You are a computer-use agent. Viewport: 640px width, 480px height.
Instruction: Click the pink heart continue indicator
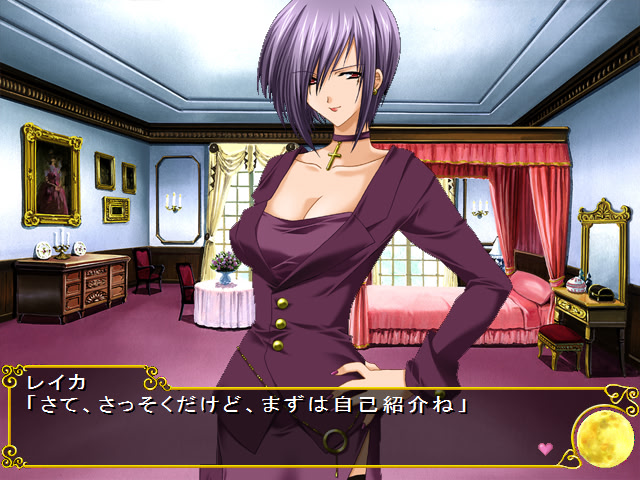(x=545, y=449)
